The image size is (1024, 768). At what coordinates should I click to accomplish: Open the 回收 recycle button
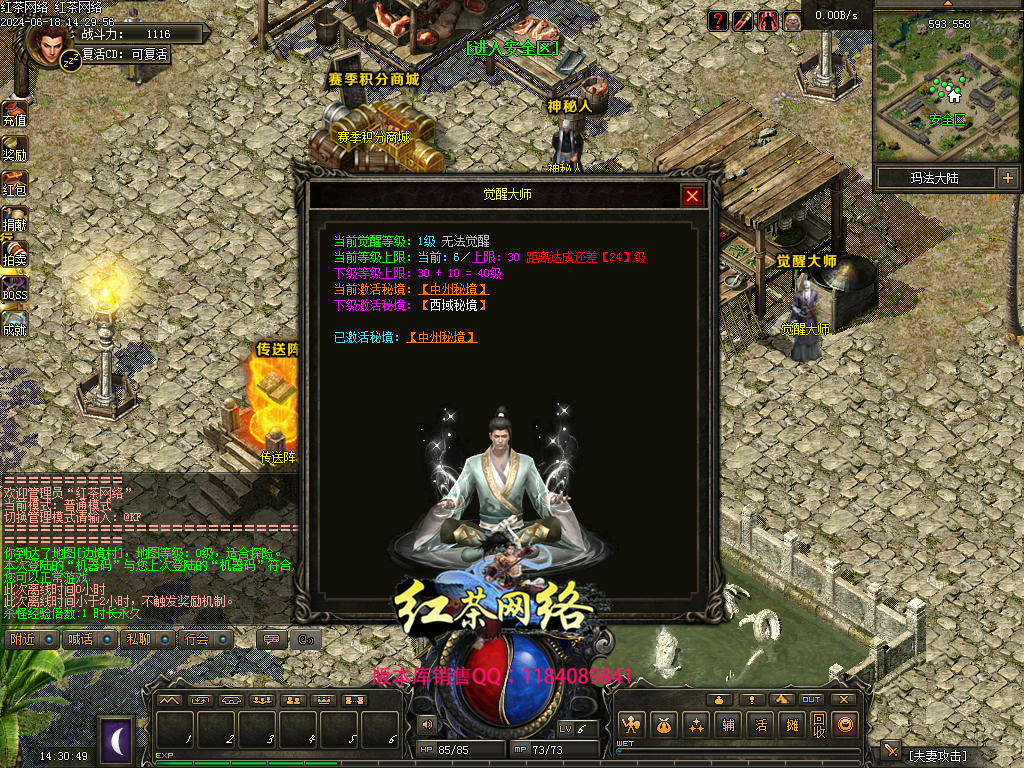tap(819, 725)
